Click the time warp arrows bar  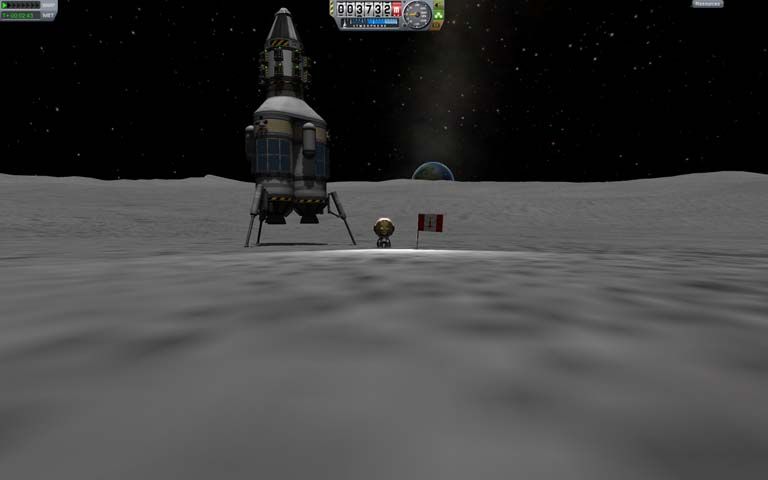(x=20, y=5)
